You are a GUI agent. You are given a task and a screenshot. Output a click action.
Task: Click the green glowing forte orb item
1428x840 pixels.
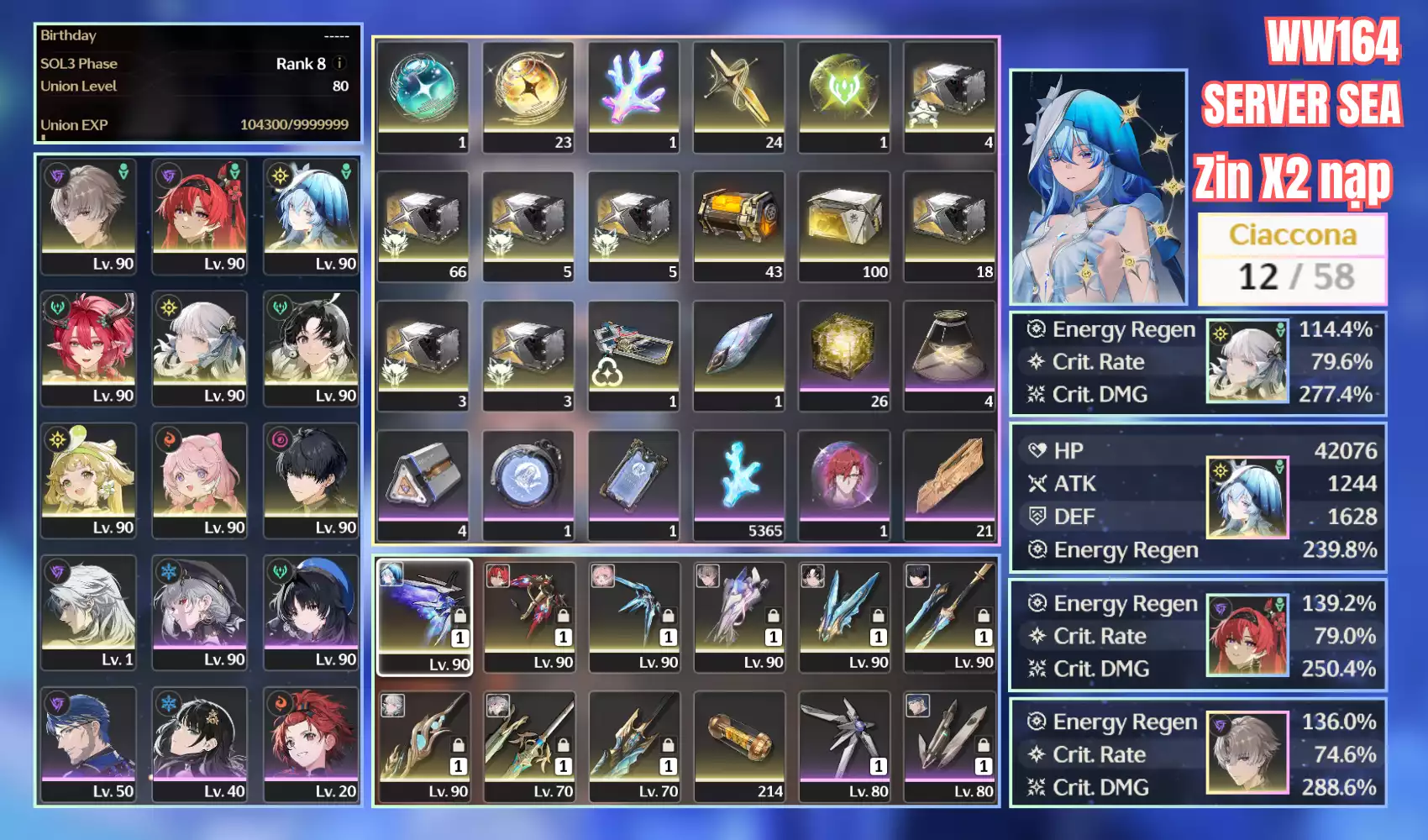[x=844, y=87]
